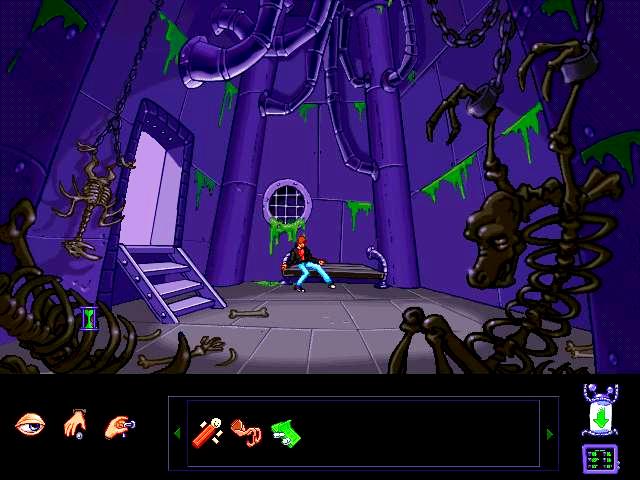Choose the open hand pick-up action

(76, 425)
